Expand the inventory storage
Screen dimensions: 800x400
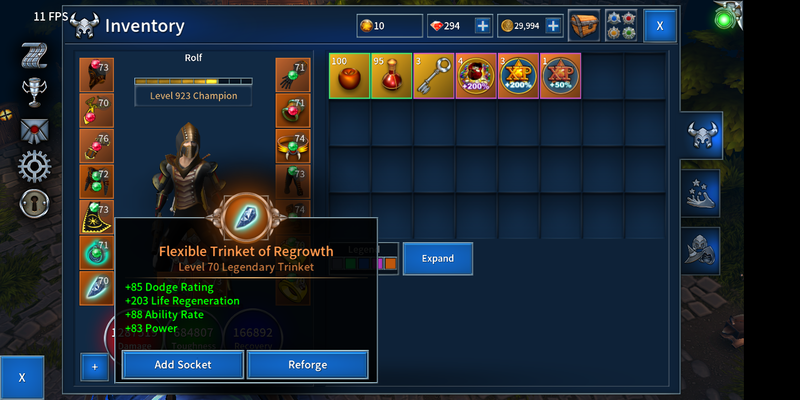tap(437, 258)
